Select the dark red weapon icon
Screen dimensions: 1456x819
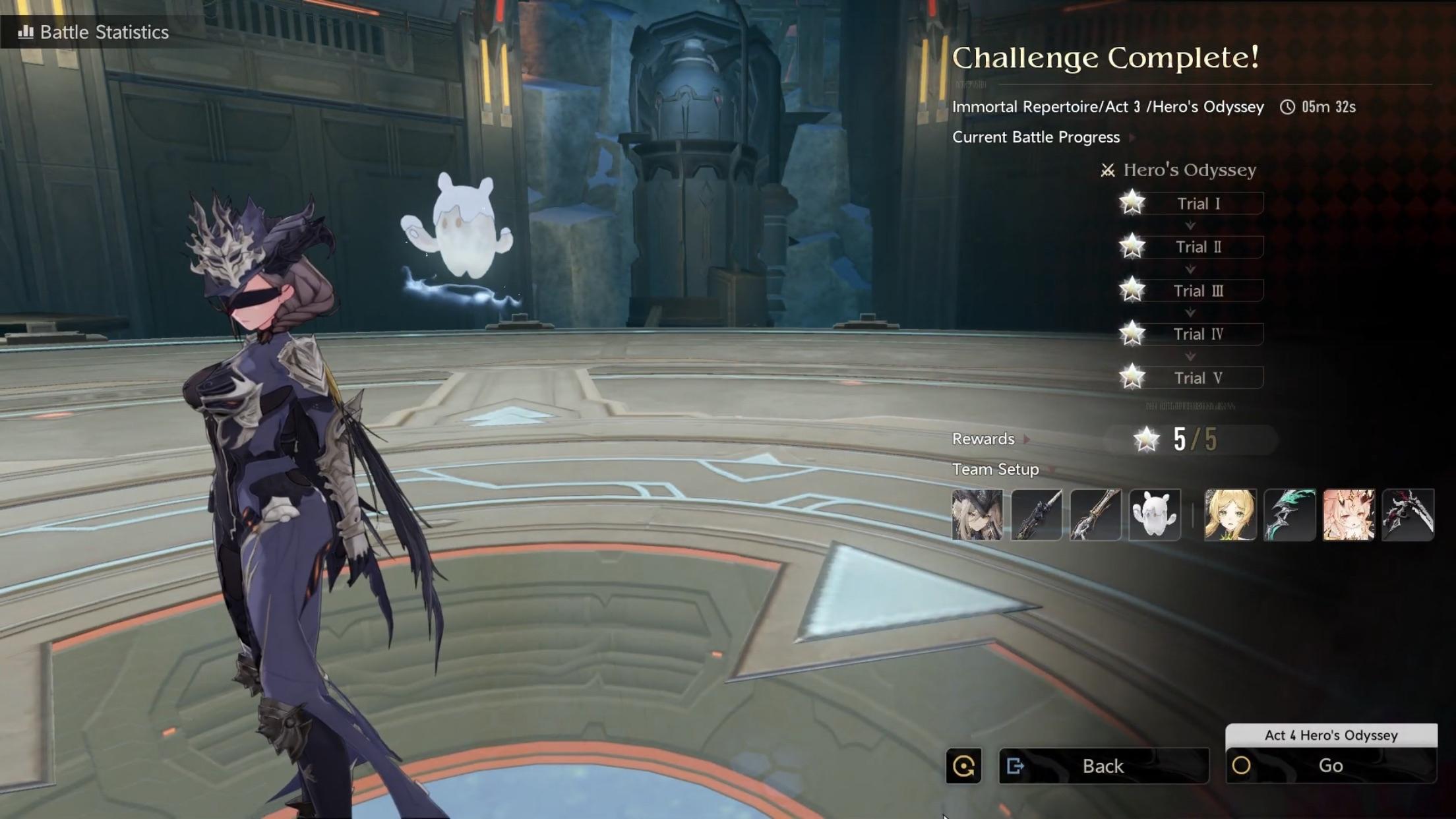tap(1408, 515)
